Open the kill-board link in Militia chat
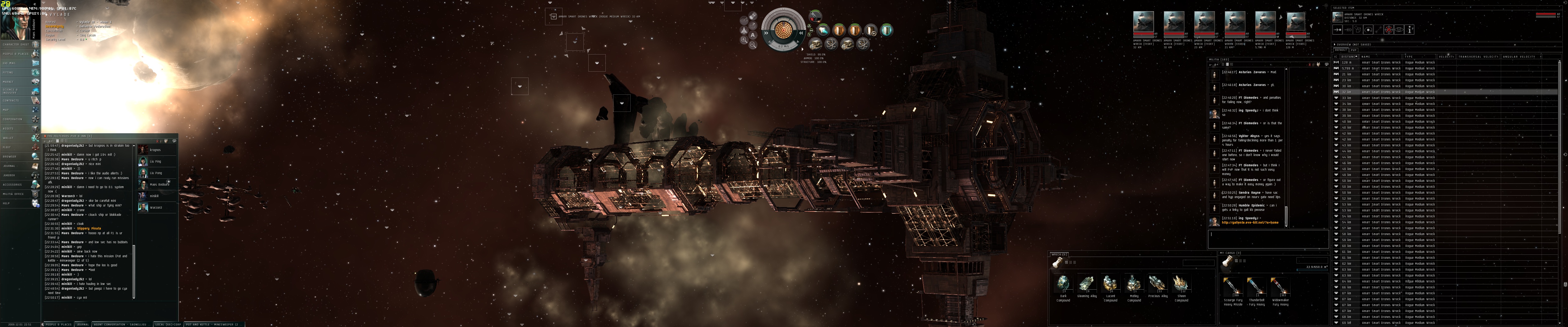The height and width of the screenshot is (327, 1568). [1250, 223]
